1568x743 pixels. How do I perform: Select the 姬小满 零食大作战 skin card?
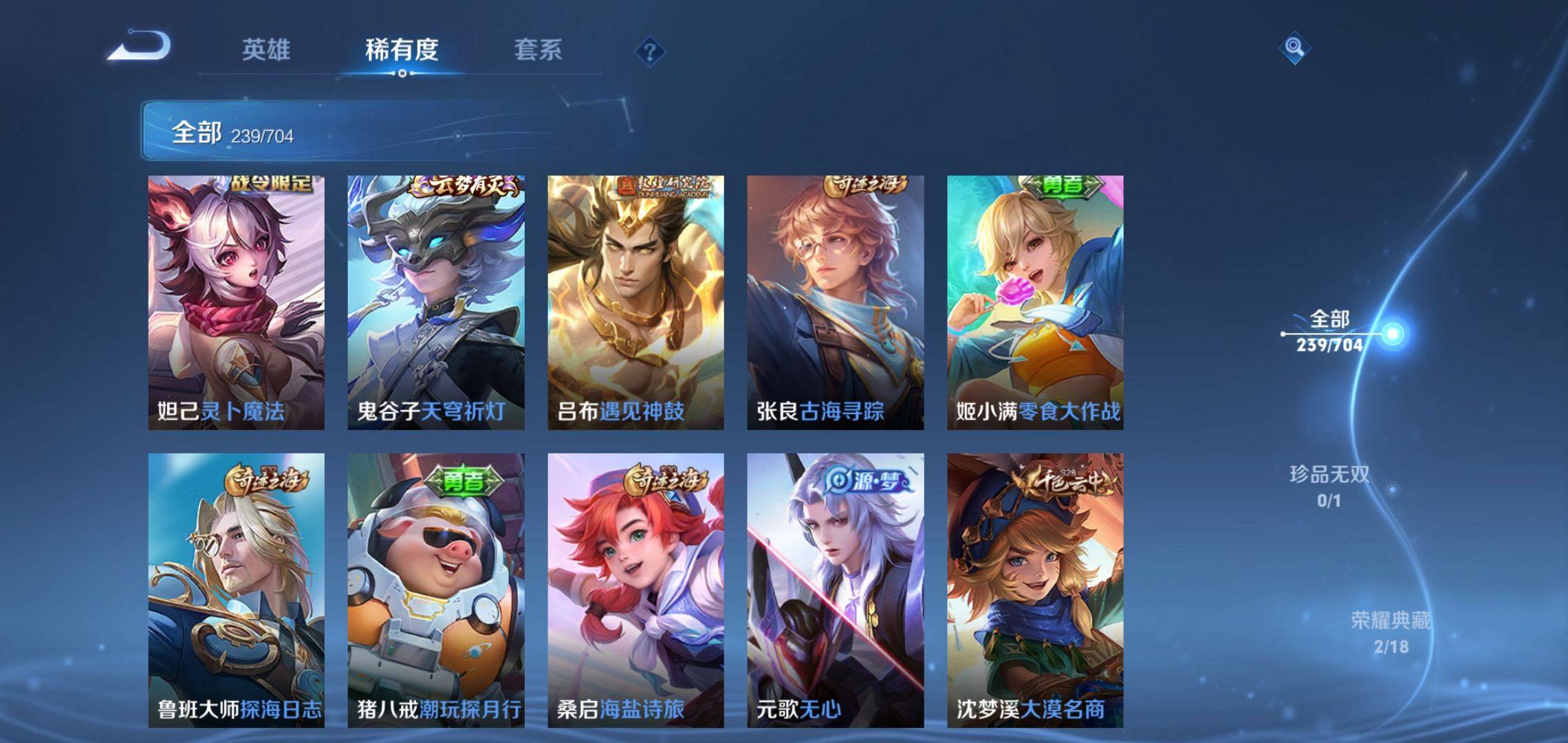pyautogui.click(x=1035, y=303)
